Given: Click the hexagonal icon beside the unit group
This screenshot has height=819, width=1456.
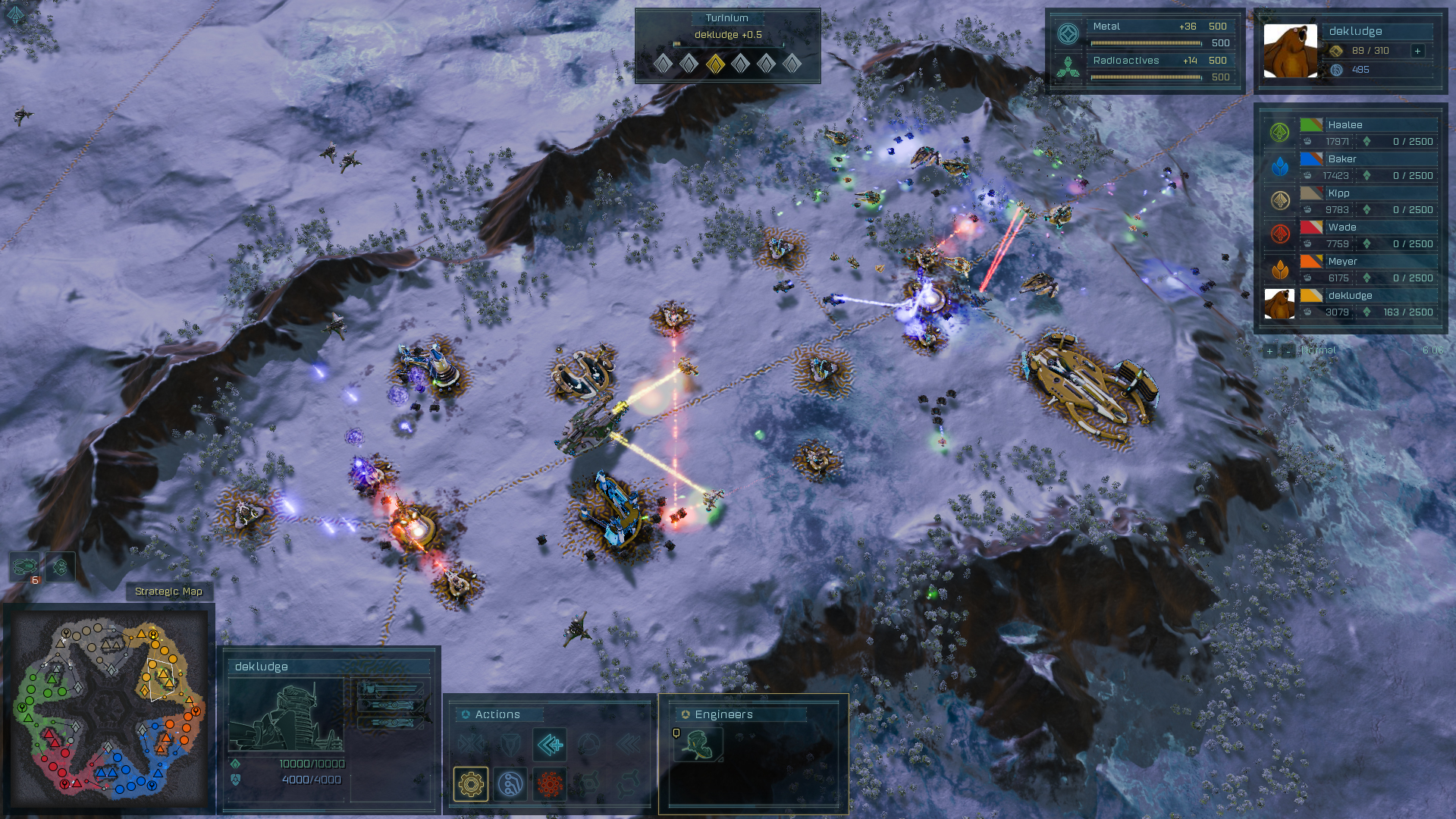Looking at the screenshot, I should click(61, 567).
